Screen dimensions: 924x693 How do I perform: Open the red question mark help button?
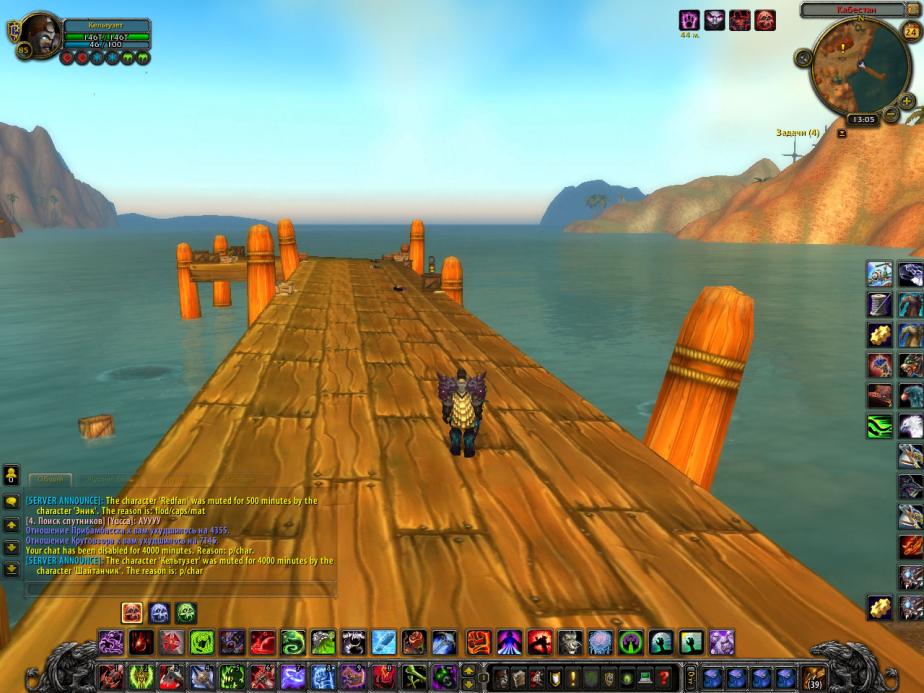click(662, 677)
